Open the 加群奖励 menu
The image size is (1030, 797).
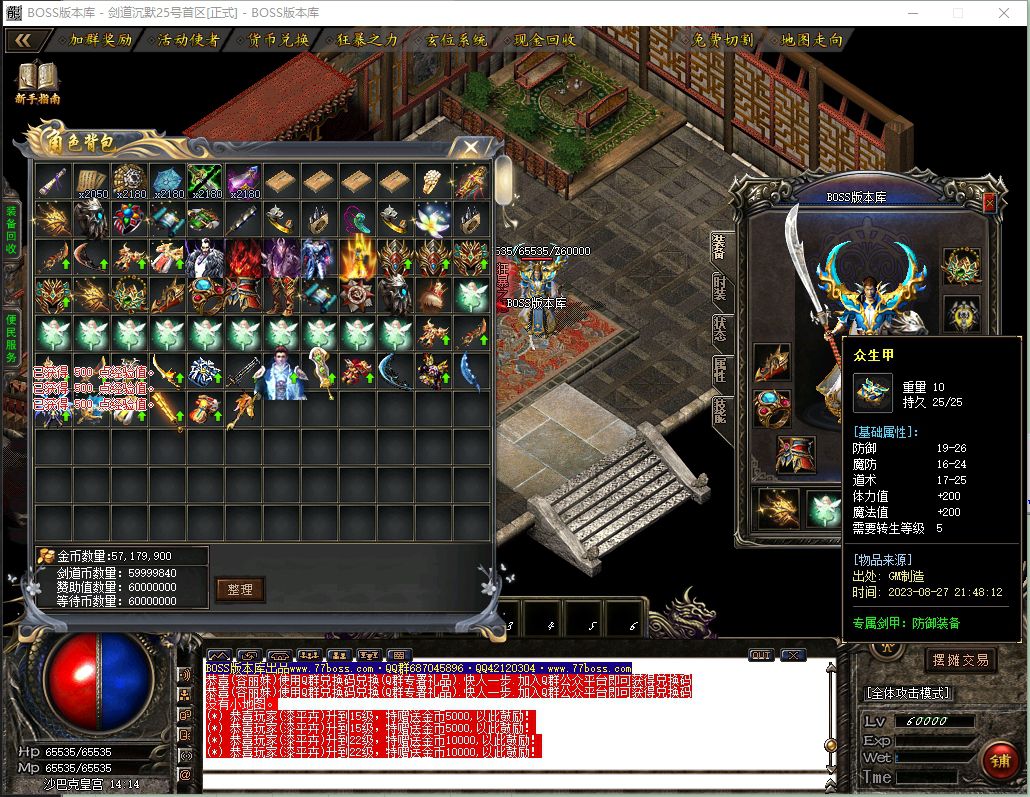pyautogui.click(x=100, y=41)
